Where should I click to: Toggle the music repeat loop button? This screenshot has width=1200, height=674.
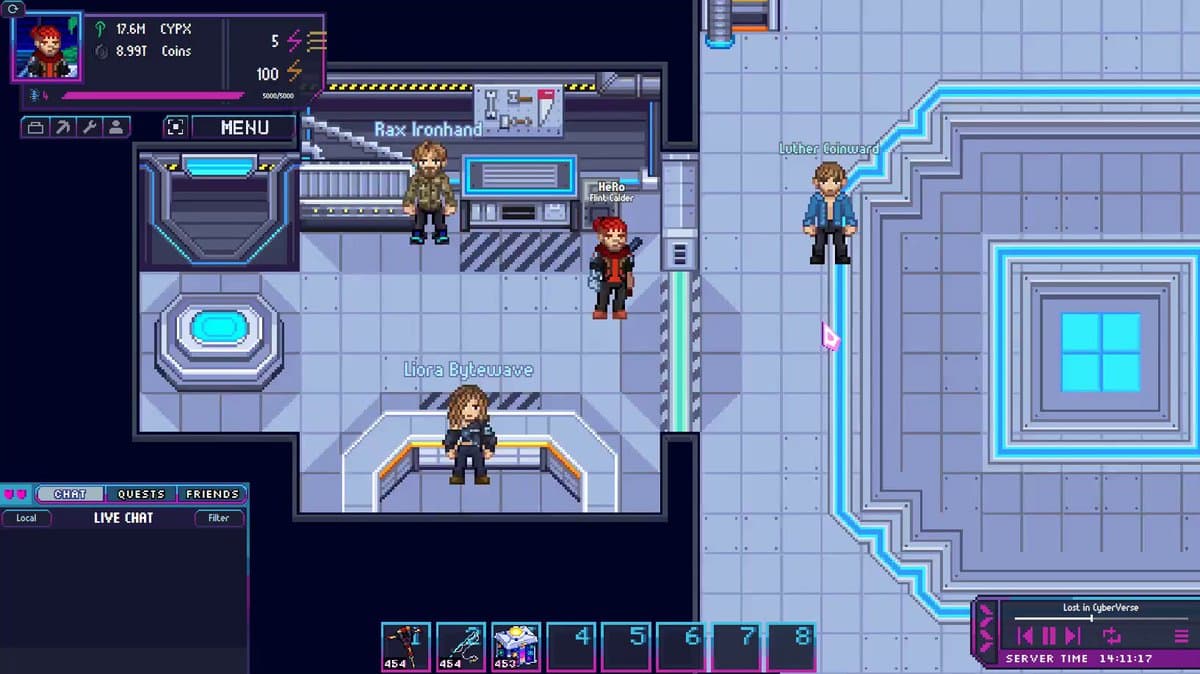tap(1112, 635)
